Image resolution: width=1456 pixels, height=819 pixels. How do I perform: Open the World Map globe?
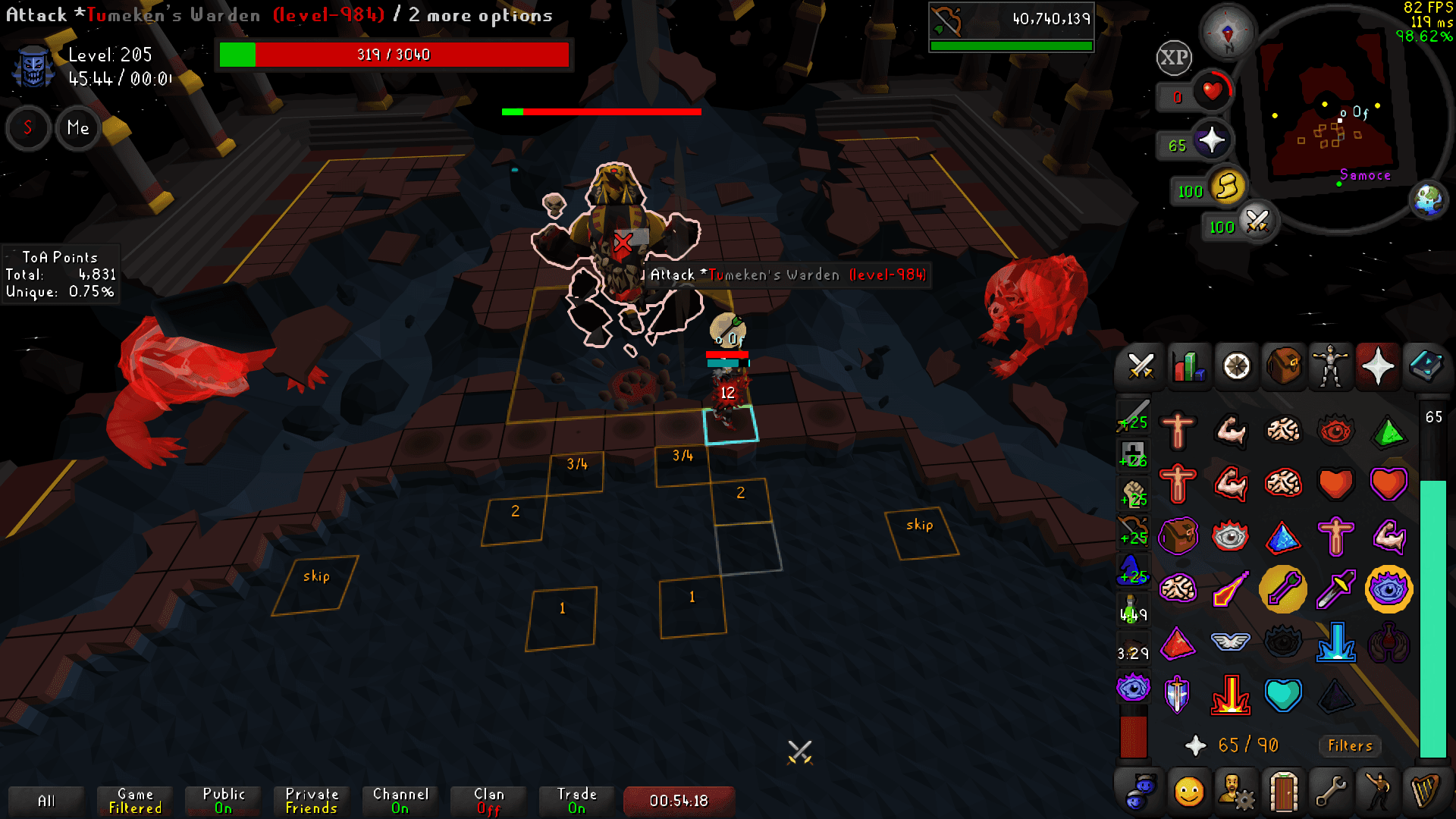[x=1429, y=199]
